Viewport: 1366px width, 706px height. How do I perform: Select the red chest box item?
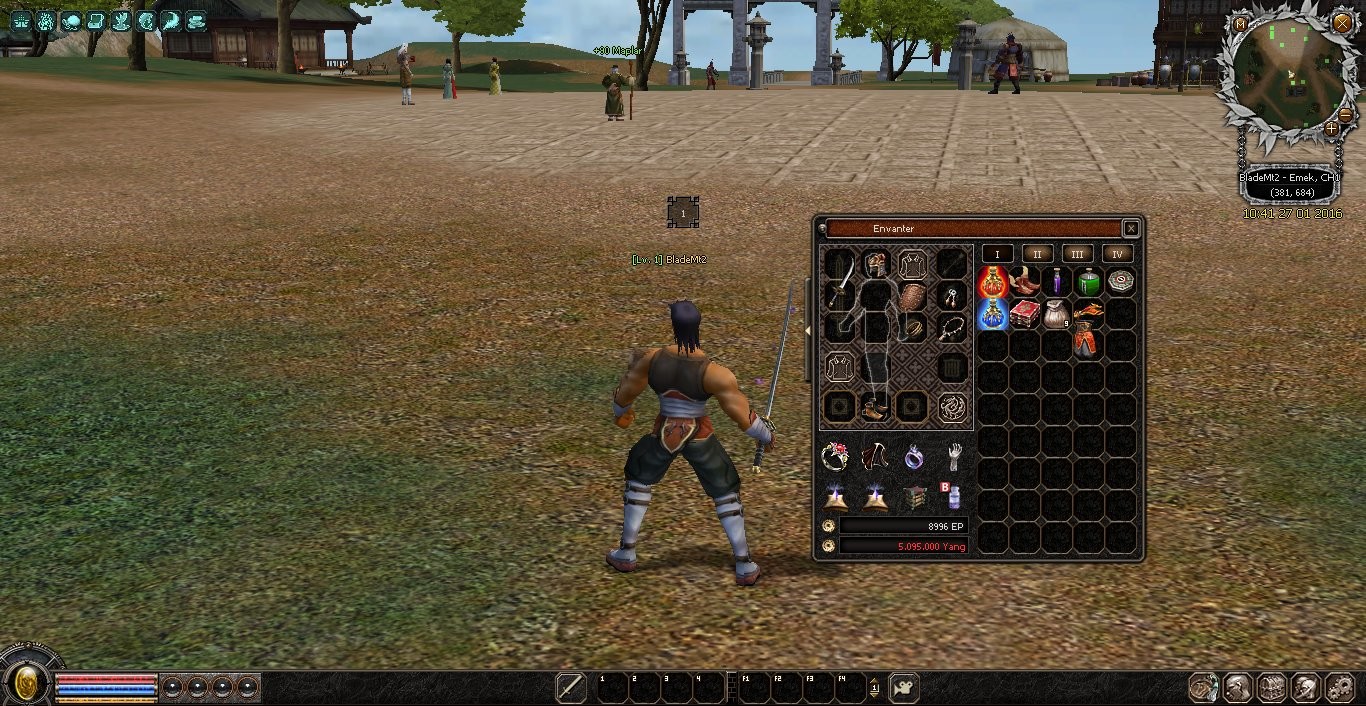pyautogui.click(x=1024, y=314)
